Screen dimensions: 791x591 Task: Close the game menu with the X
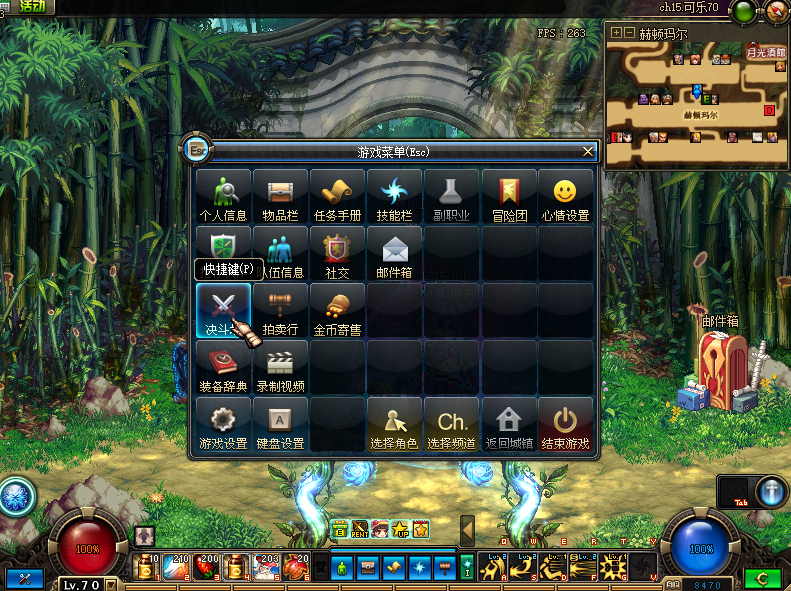coord(589,152)
